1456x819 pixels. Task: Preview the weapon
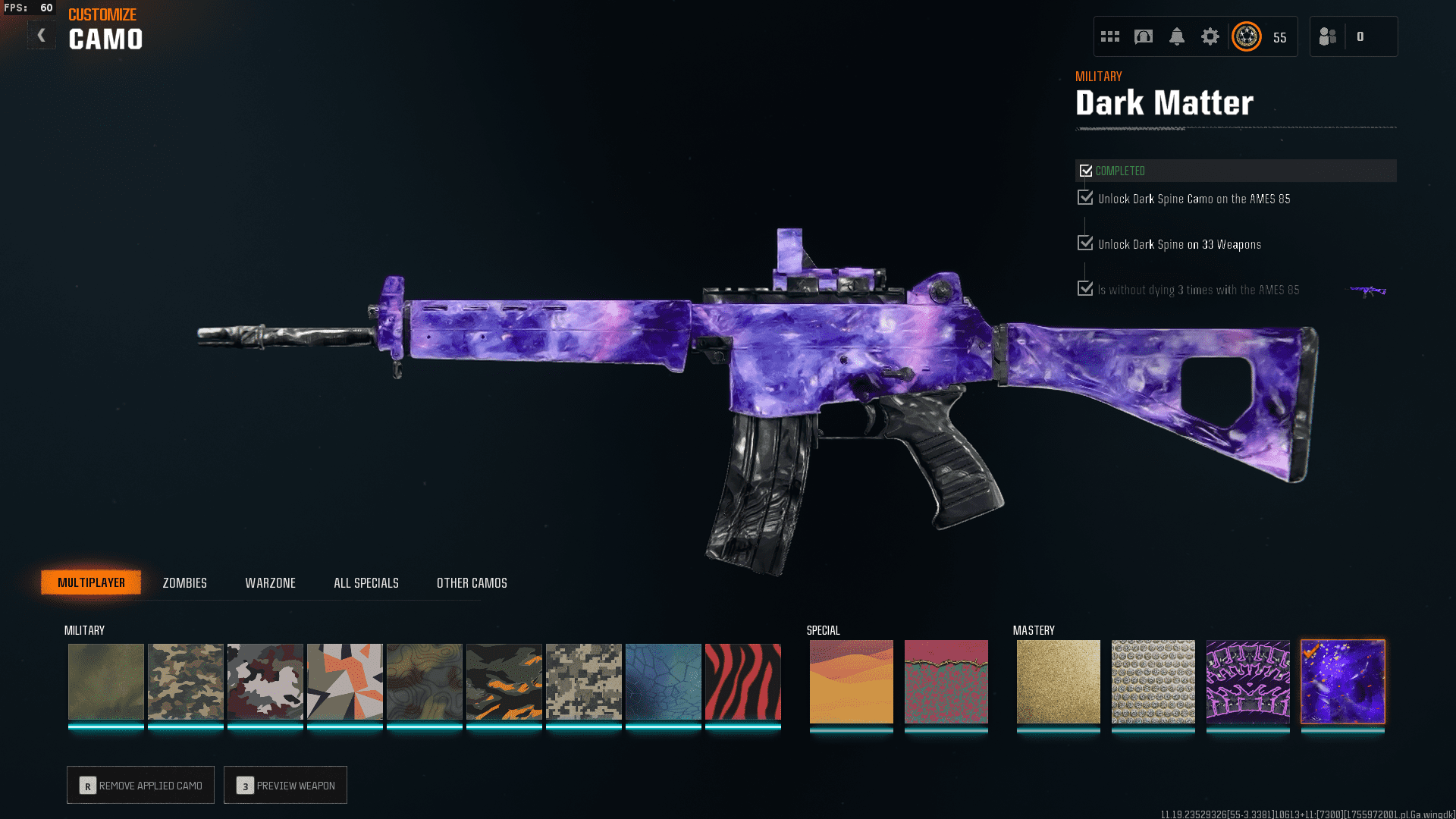(x=285, y=785)
